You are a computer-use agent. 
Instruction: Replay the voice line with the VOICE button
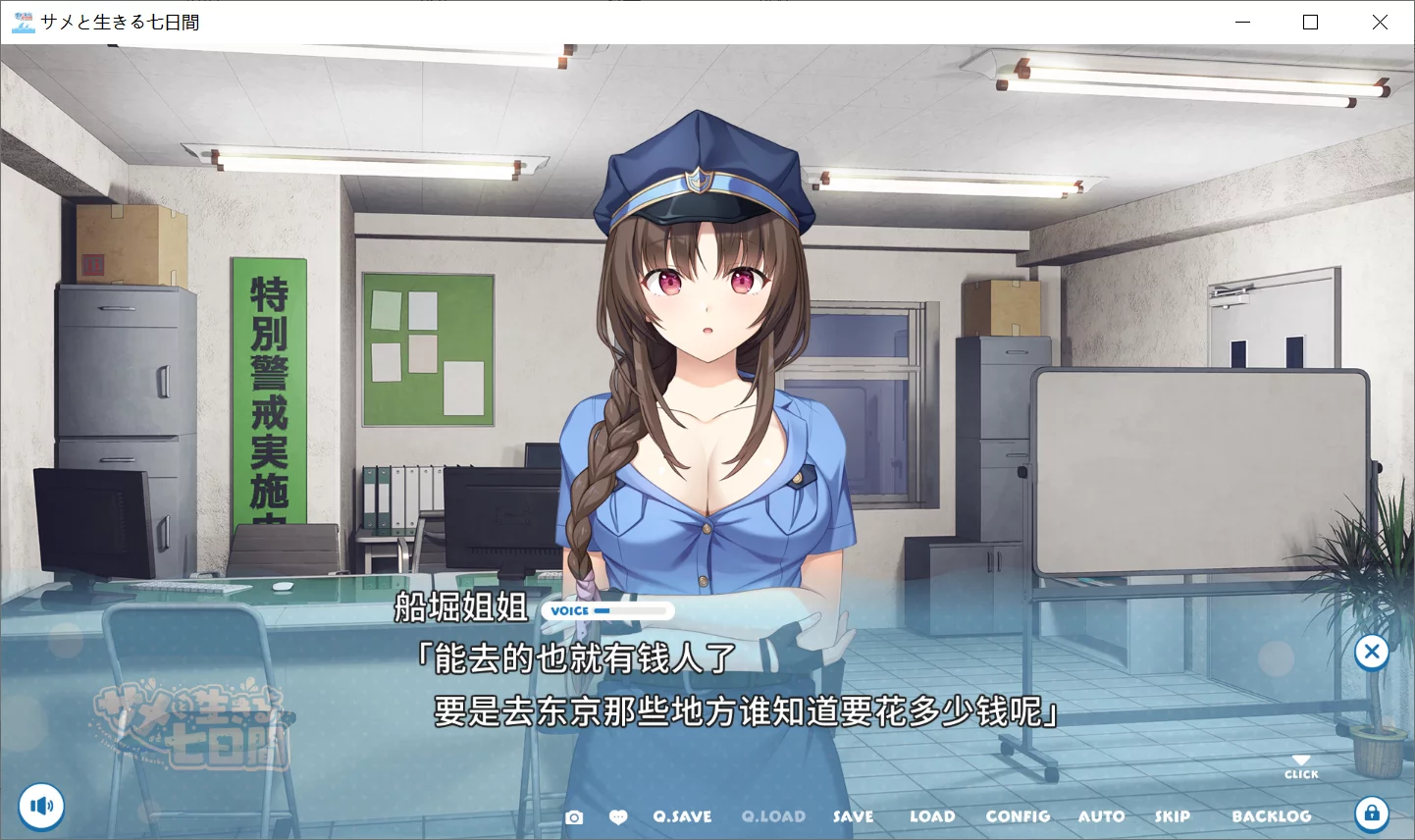point(568,609)
